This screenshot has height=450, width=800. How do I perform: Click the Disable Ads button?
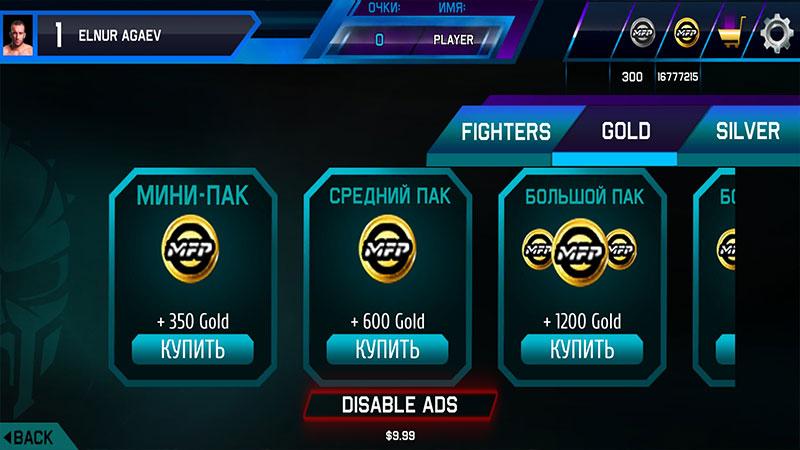pyautogui.click(x=399, y=405)
